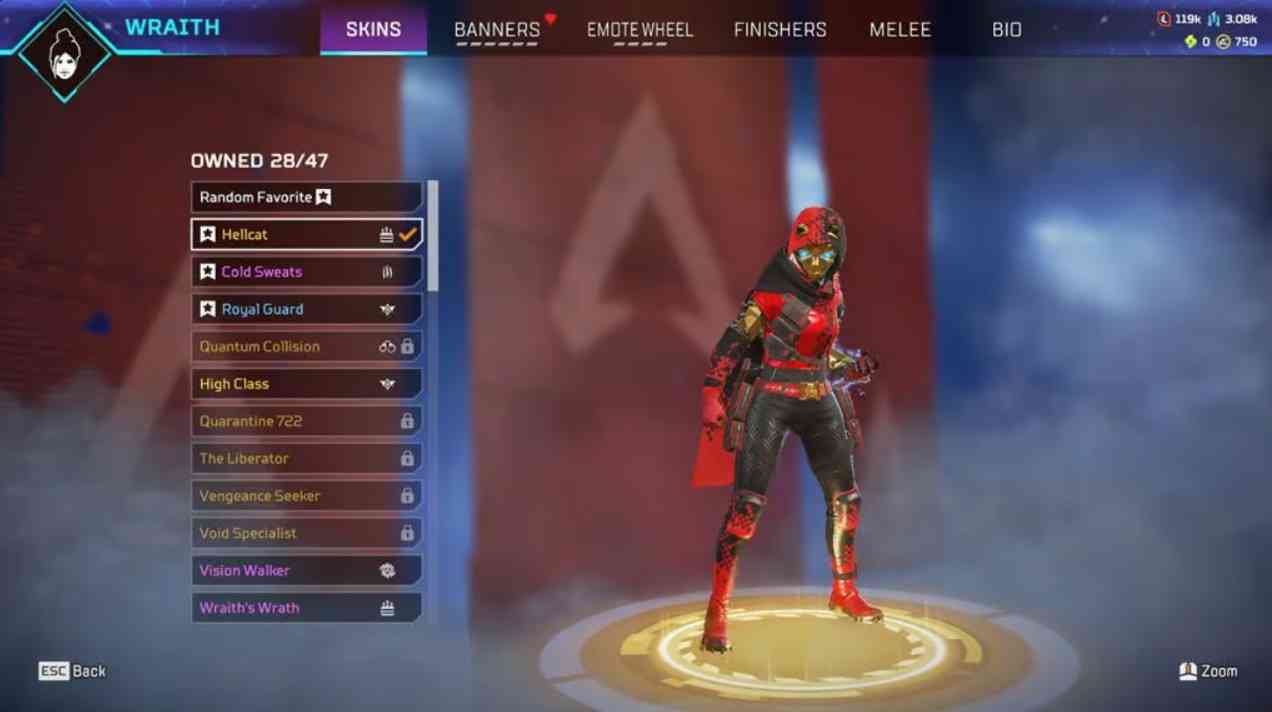Go to the Melee tab
Screen dimensions: 1272x712
900,30
